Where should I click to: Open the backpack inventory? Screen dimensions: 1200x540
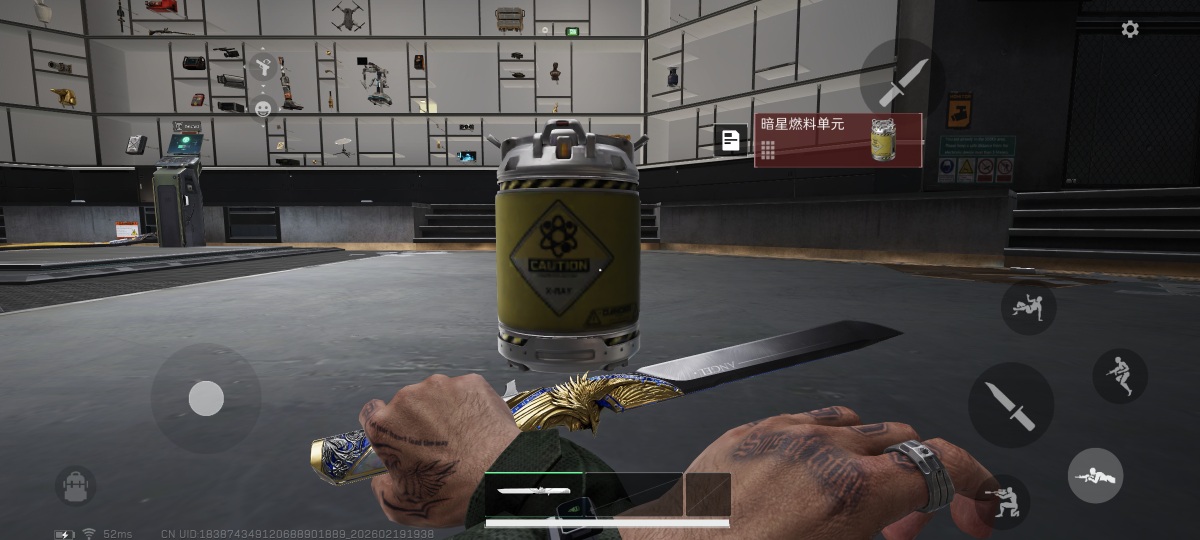click(x=75, y=485)
